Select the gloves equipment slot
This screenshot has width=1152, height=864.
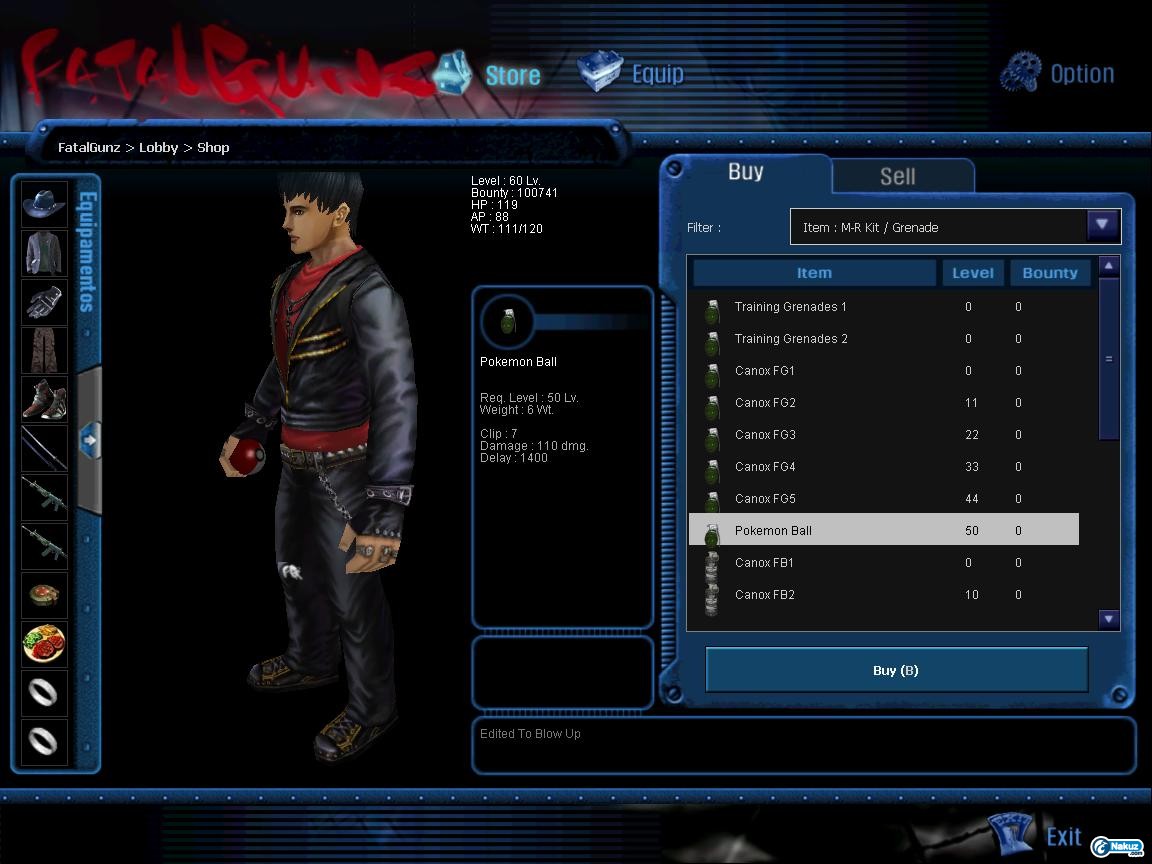click(x=44, y=301)
